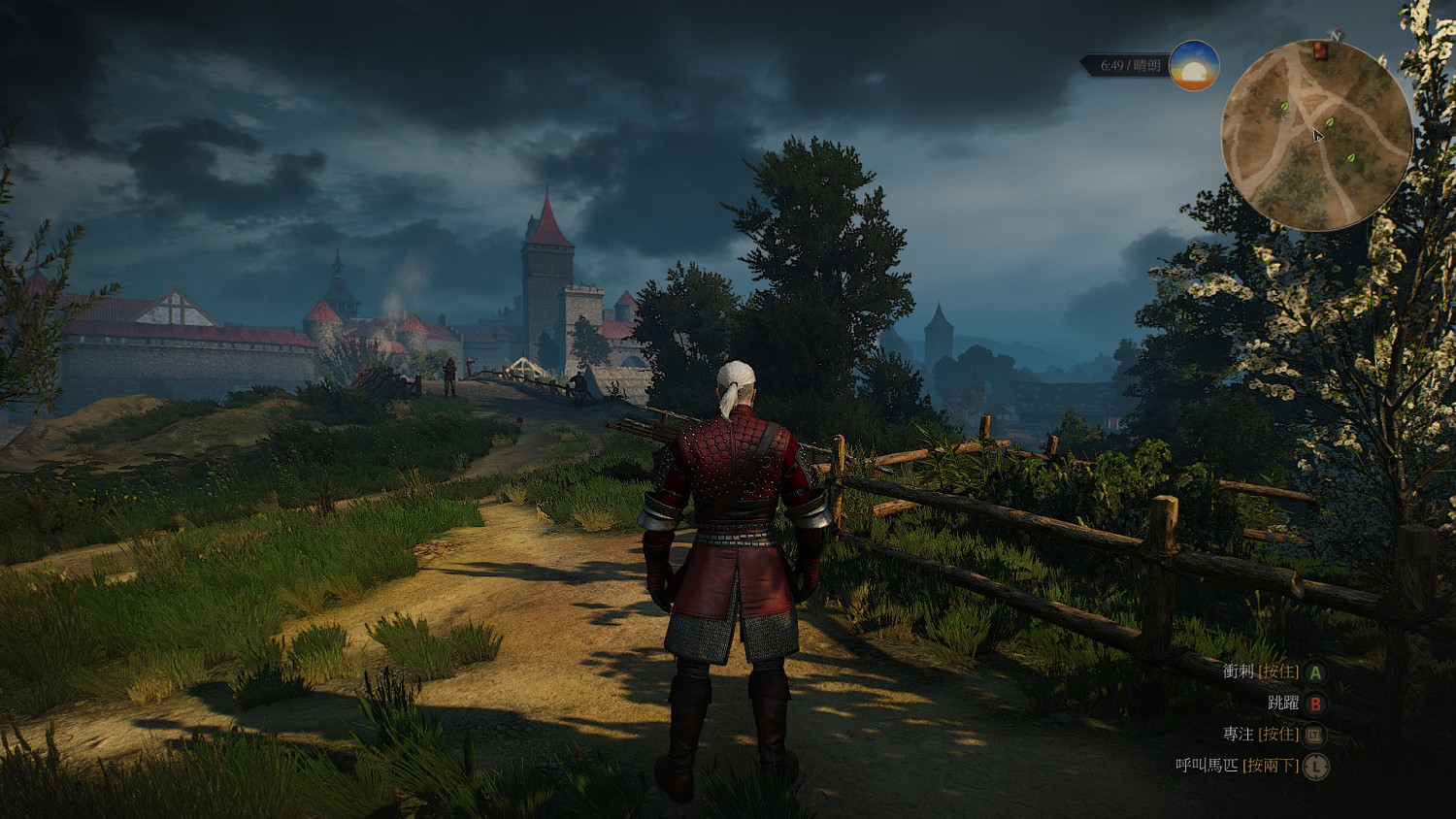Image resolution: width=1456 pixels, height=819 pixels.
Task: Select the red marker on the minimap's top edge
Action: coord(1320,50)
